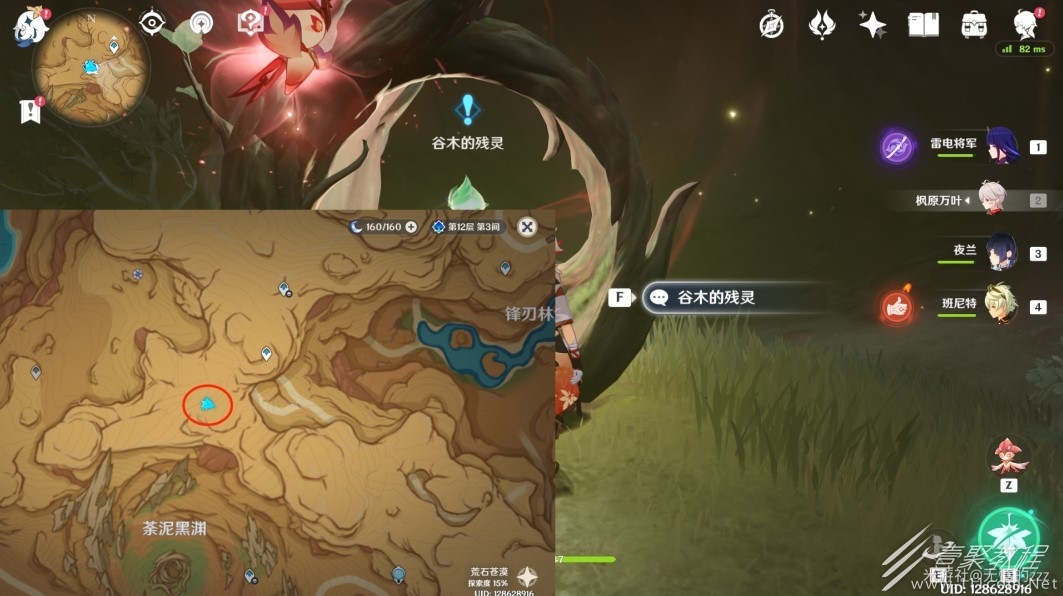Close the map overlay with X
Viewport: 1063px width, 596px height.
click(x=527, y=227)
